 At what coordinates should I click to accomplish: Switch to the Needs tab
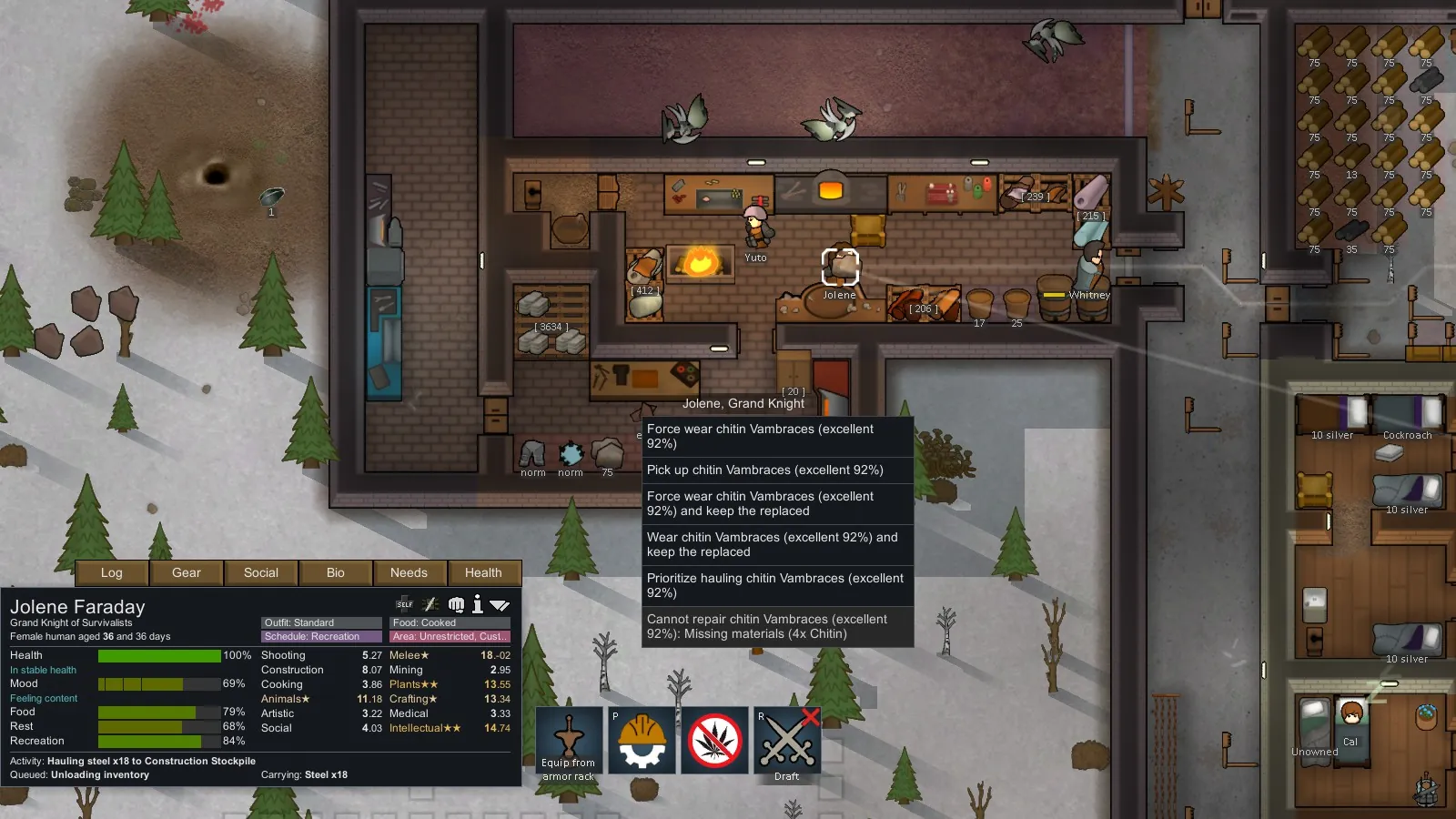coord(409,572)
